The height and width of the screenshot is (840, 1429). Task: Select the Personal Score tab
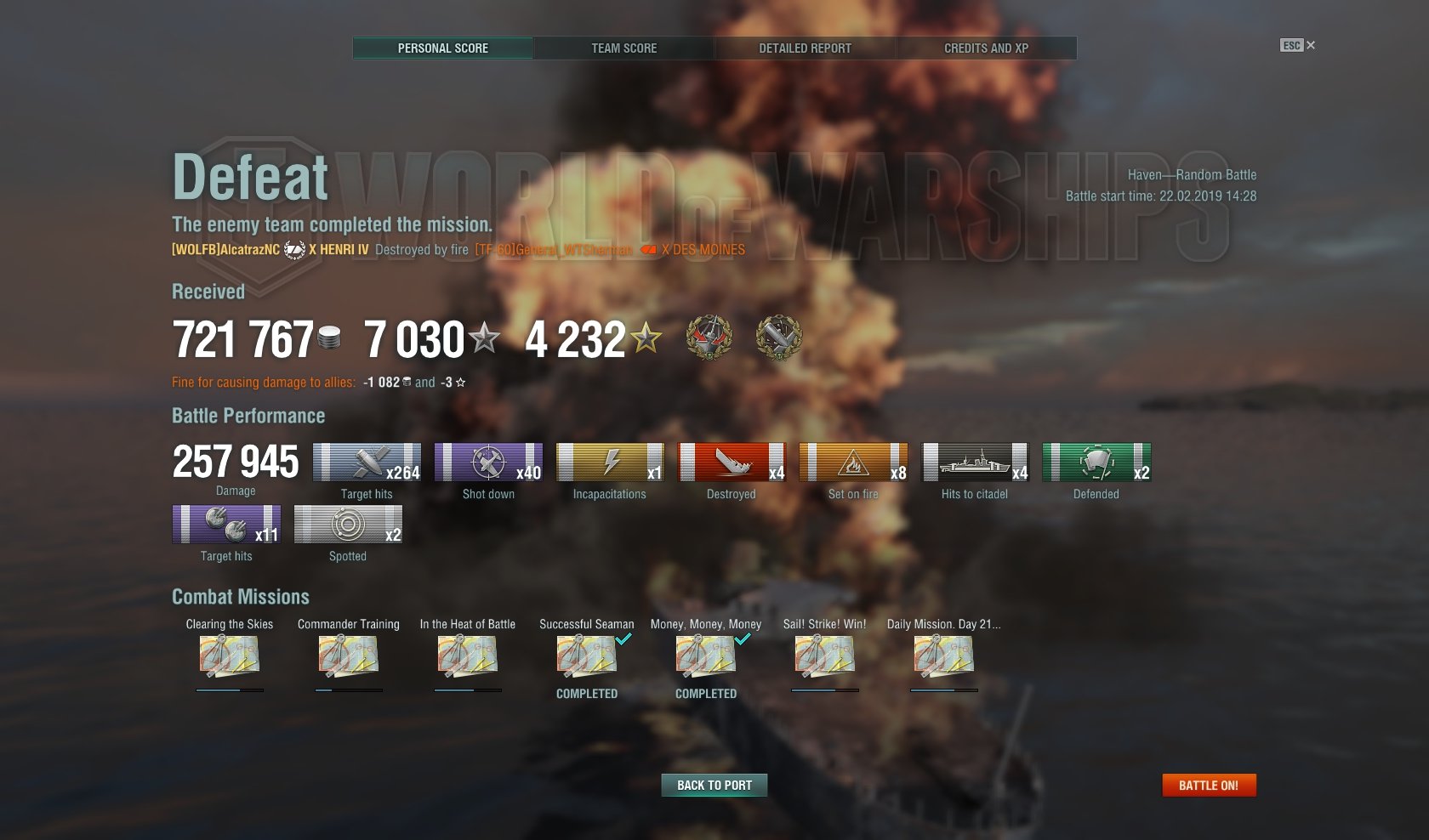coord(443,48)
